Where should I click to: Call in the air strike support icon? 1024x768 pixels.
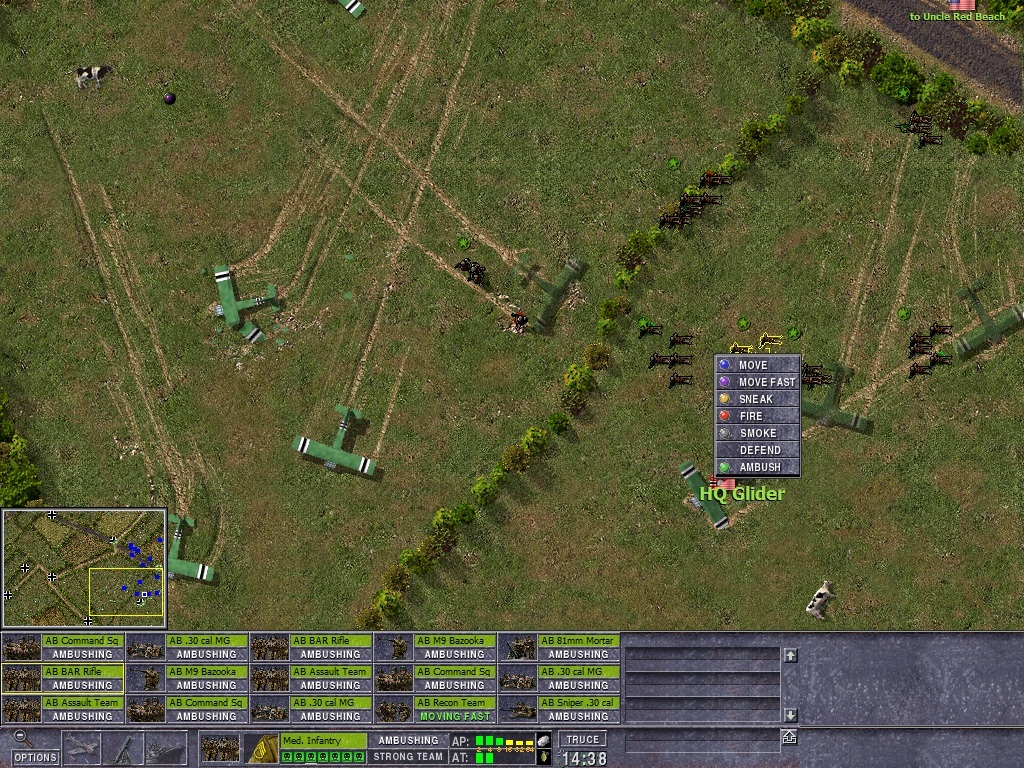click(x=83, y=748)
